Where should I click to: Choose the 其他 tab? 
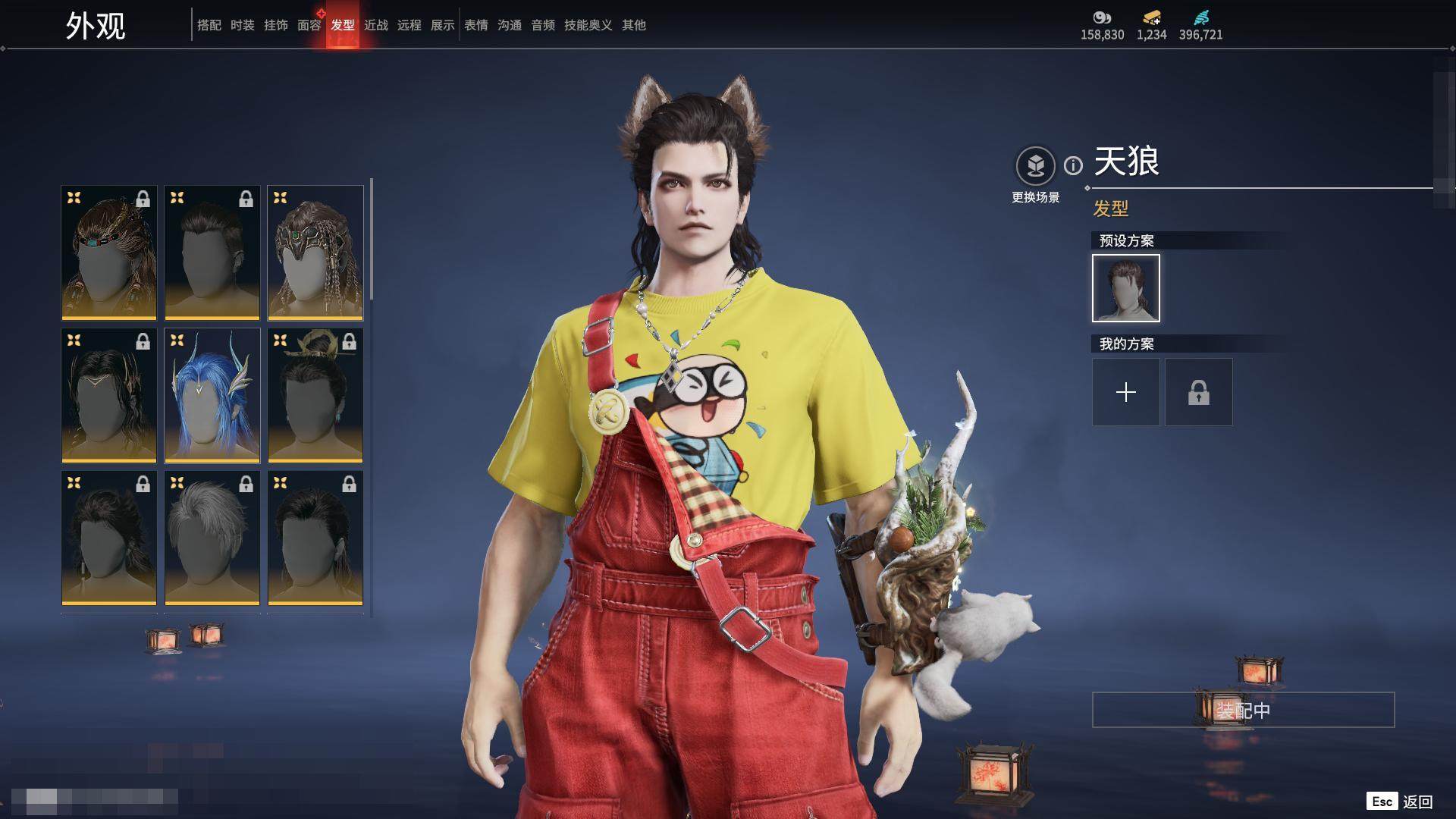point(634,25)
